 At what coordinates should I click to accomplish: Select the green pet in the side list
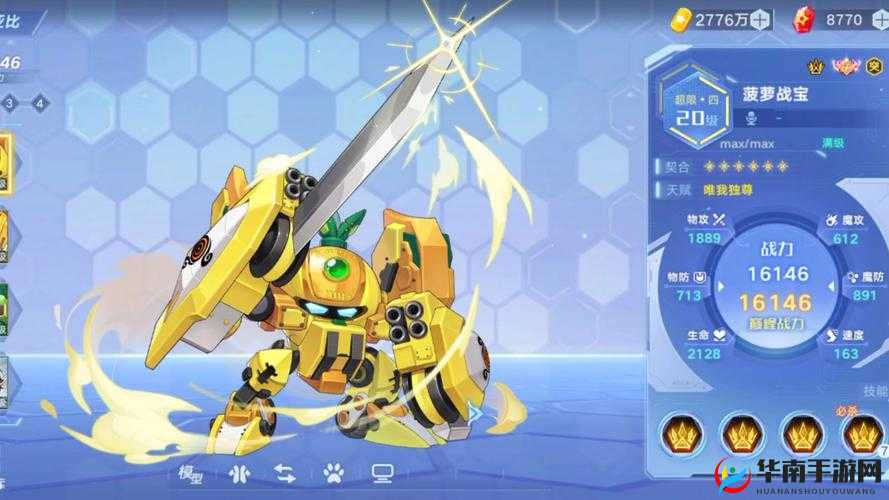(x=4, y=310)
